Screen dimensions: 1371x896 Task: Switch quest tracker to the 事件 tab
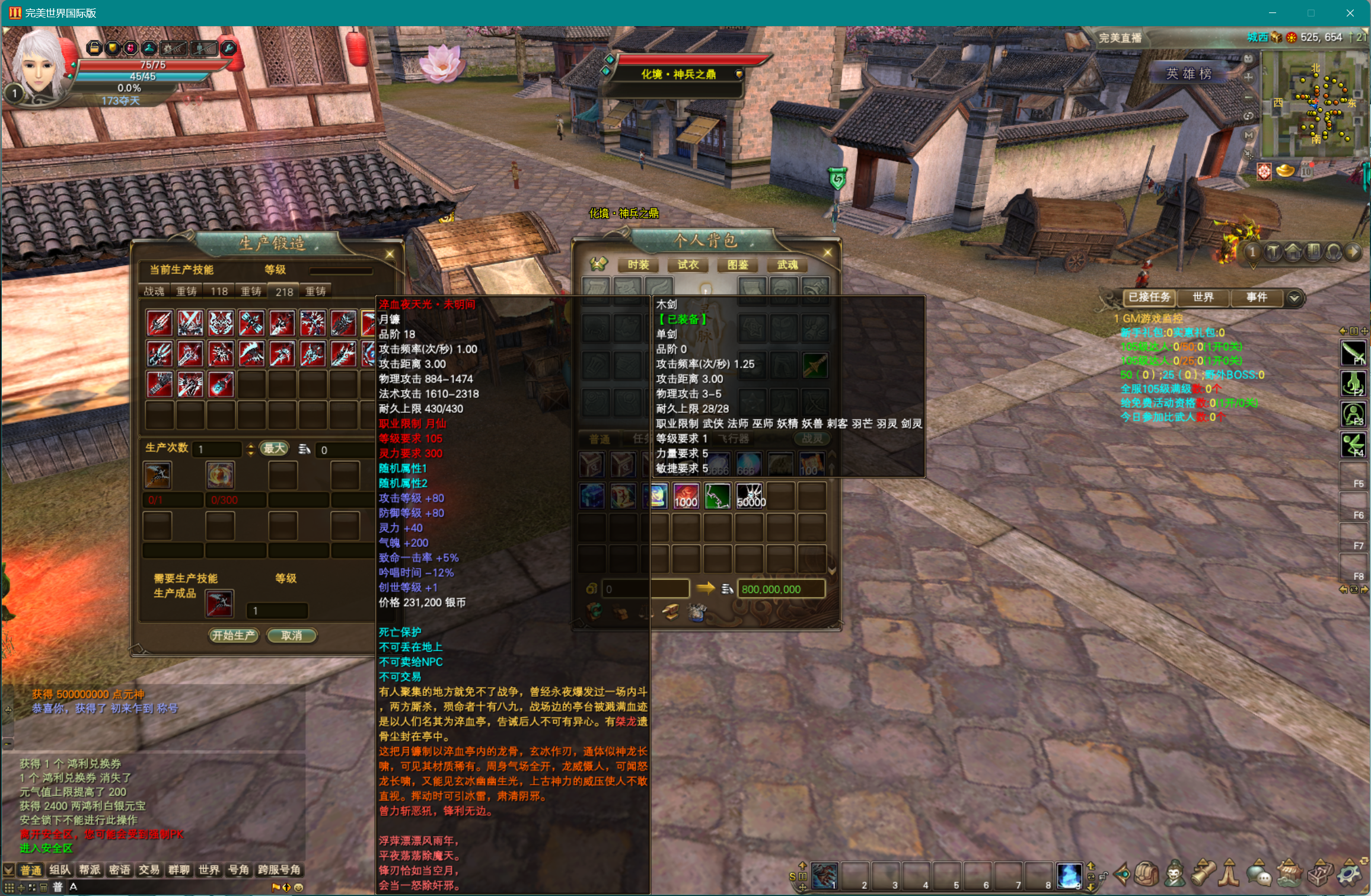(1256, 297)
